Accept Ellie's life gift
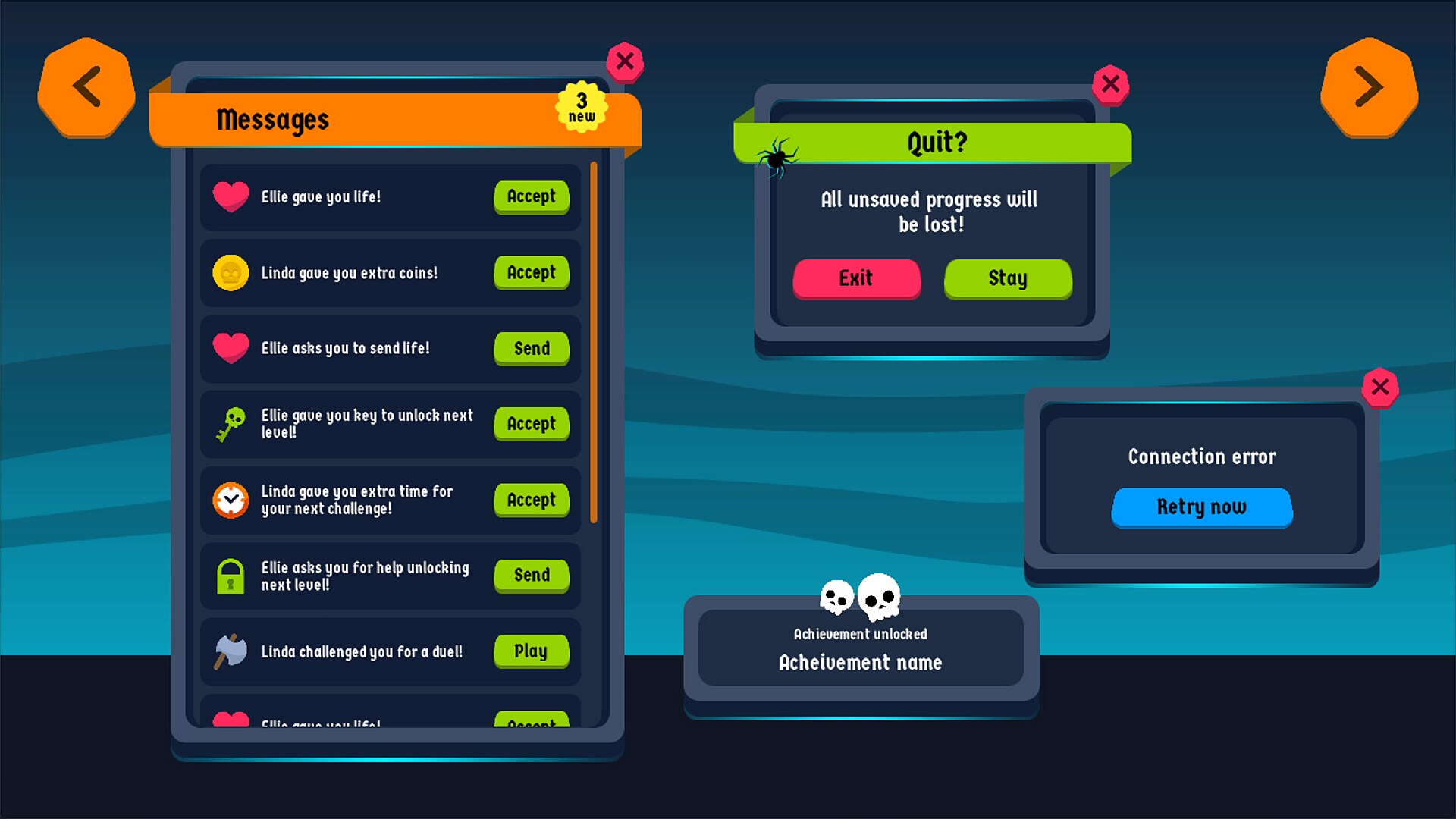Screen dimensions: 1456x819 pos(531,197)
